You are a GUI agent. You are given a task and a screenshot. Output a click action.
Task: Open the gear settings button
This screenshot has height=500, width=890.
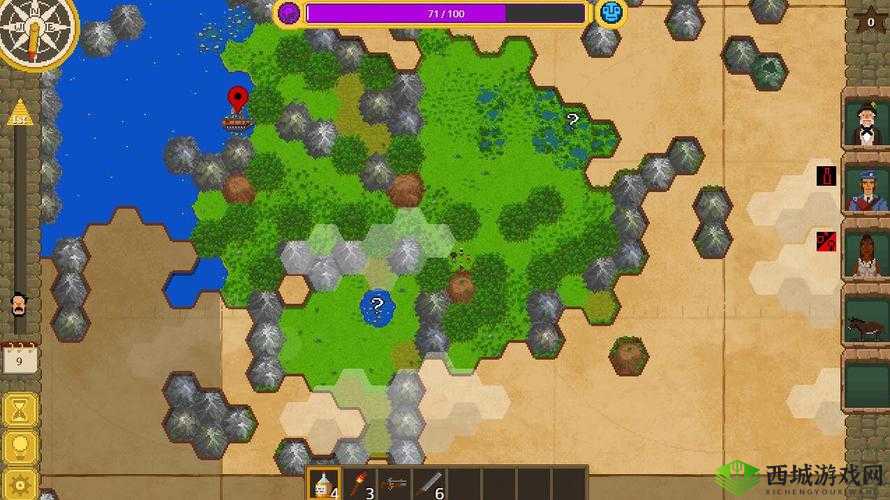pyautogui.click(x=20, y=483)
